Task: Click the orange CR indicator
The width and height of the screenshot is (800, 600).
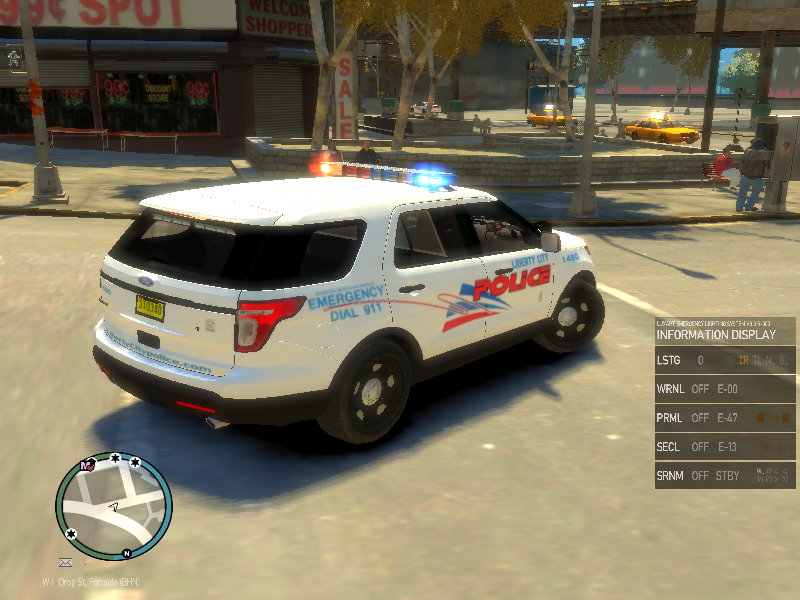Action: [743, 360]
